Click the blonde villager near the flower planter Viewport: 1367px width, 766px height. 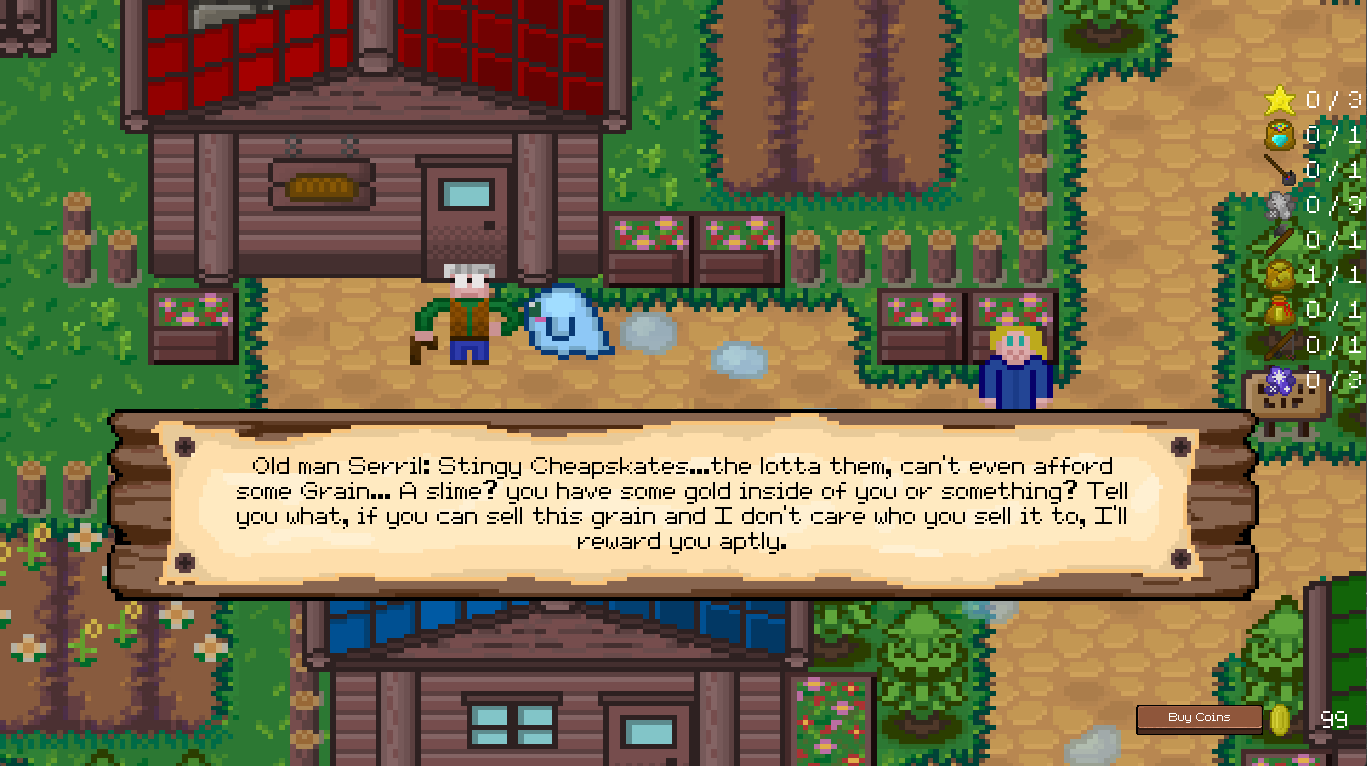click(x=1017, y=360)
